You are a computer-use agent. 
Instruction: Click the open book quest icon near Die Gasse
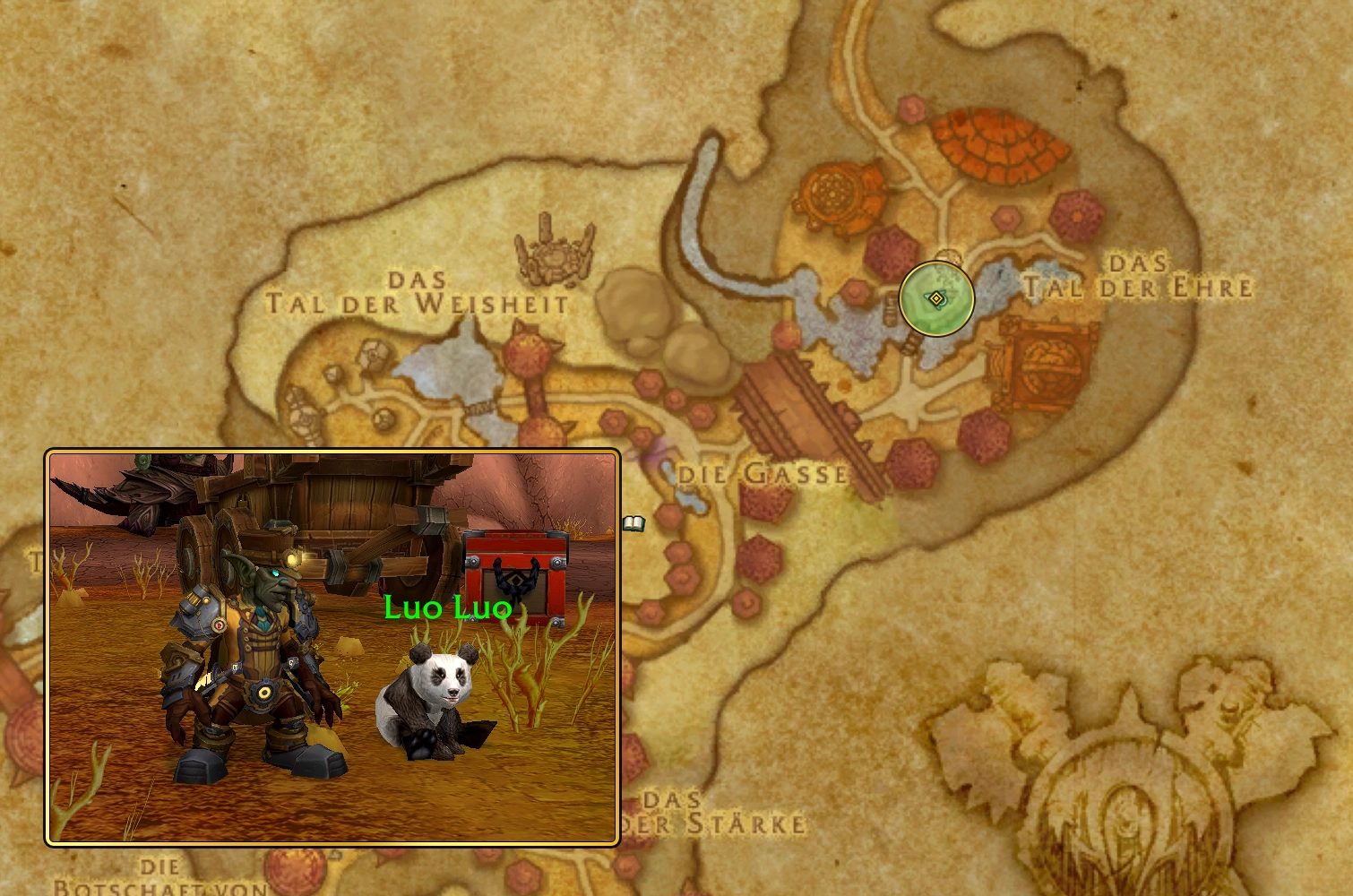636,525
